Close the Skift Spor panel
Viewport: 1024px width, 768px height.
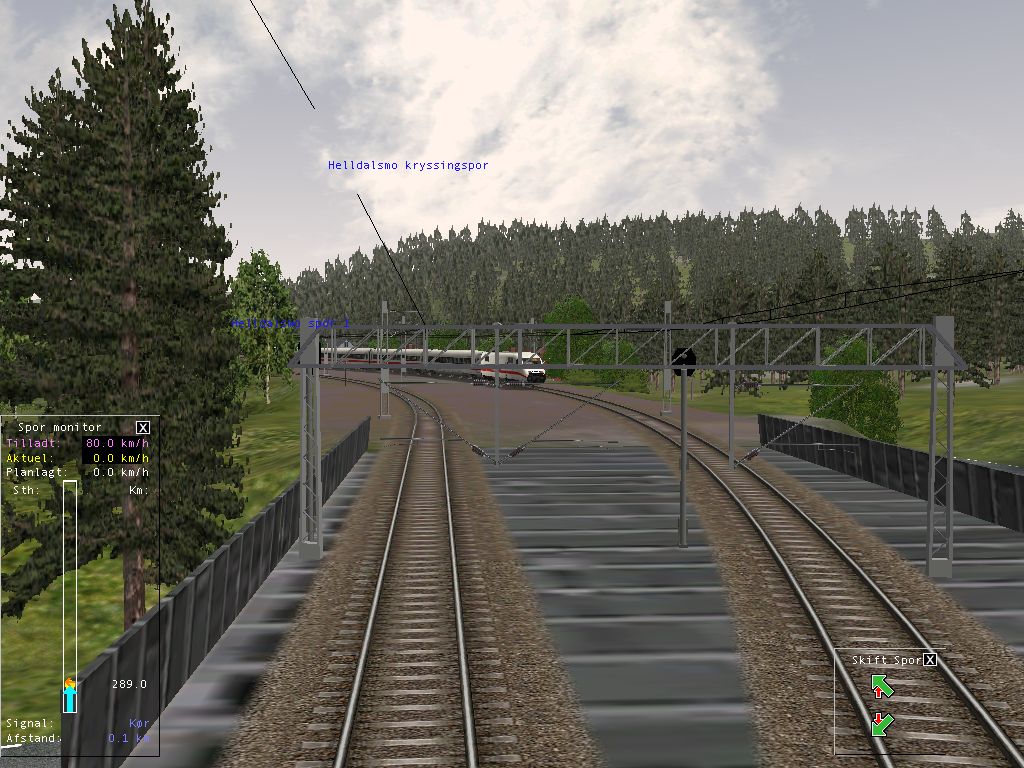pyautogui.click(x=930, y=659)
